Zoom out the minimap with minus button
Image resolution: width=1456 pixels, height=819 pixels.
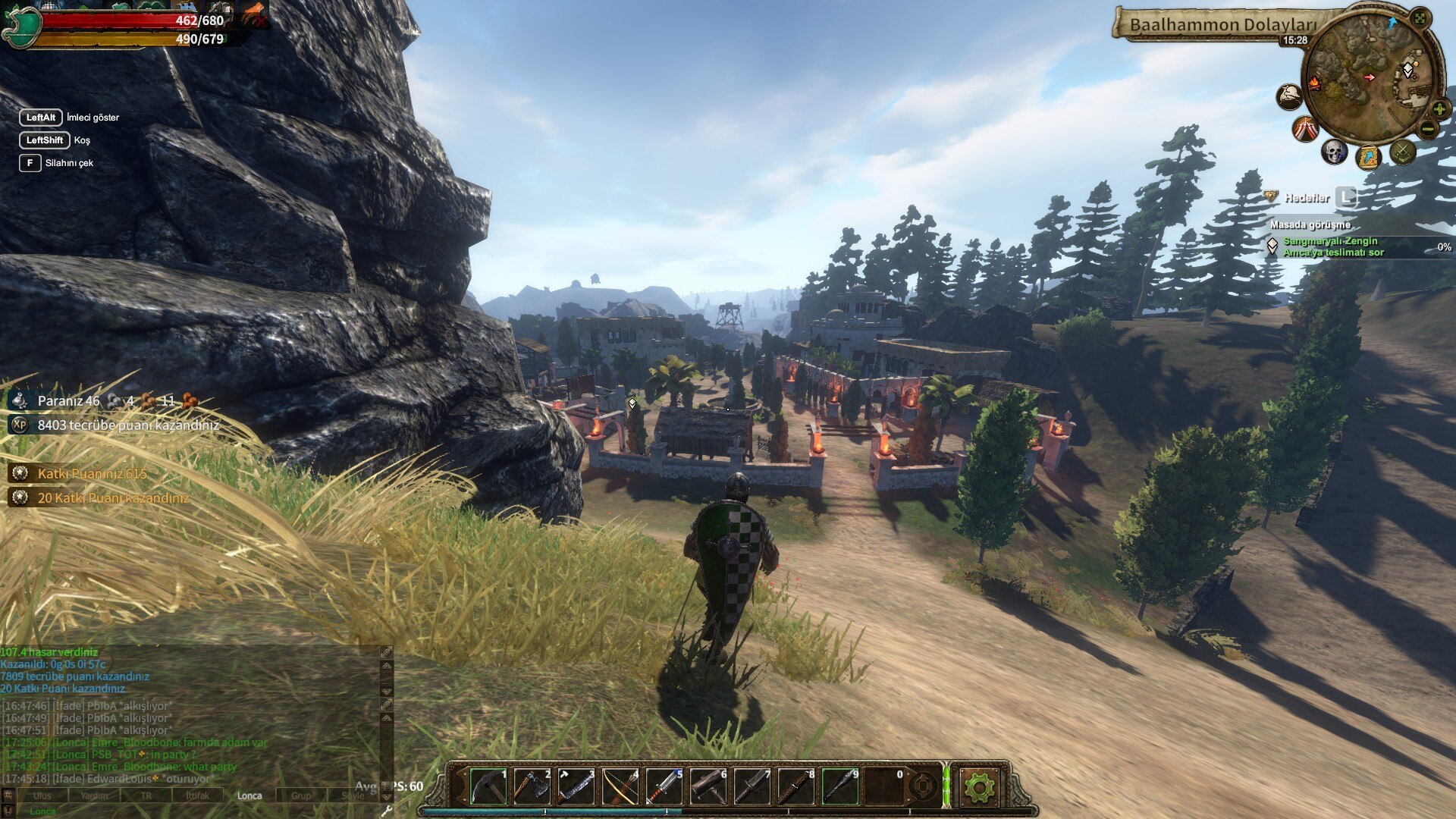(x=1428, y=130)
